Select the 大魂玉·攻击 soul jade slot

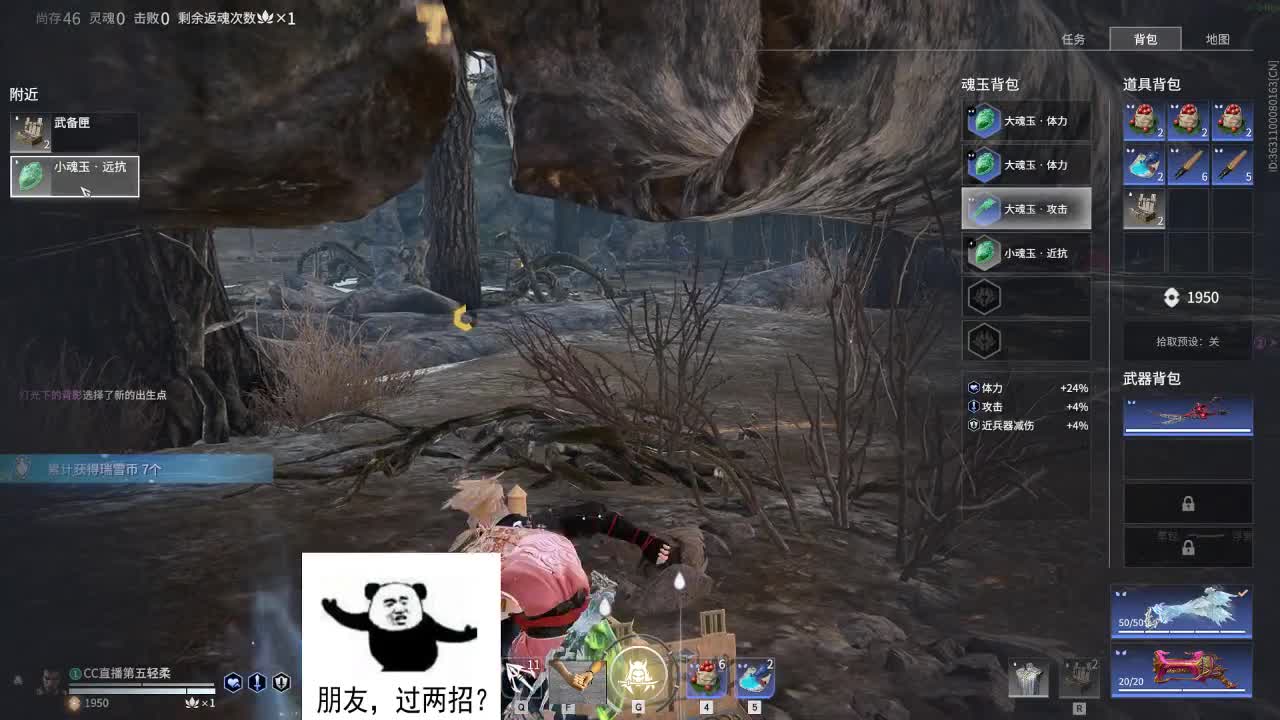point(1024,209)
